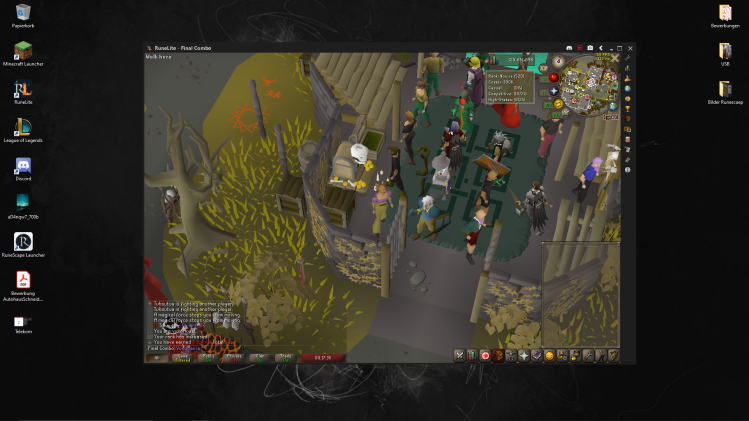
Task: Open the combat options tab
Action: click(x=460, y=355)
